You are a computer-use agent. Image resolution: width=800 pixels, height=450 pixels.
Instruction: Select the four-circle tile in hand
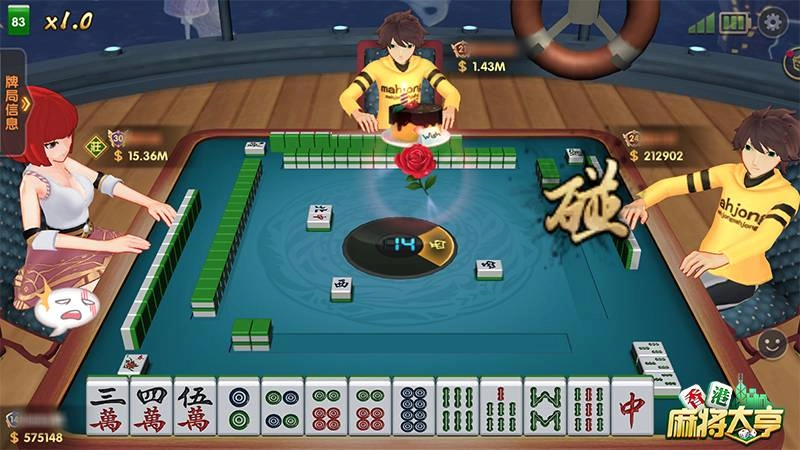coord(283,408)
